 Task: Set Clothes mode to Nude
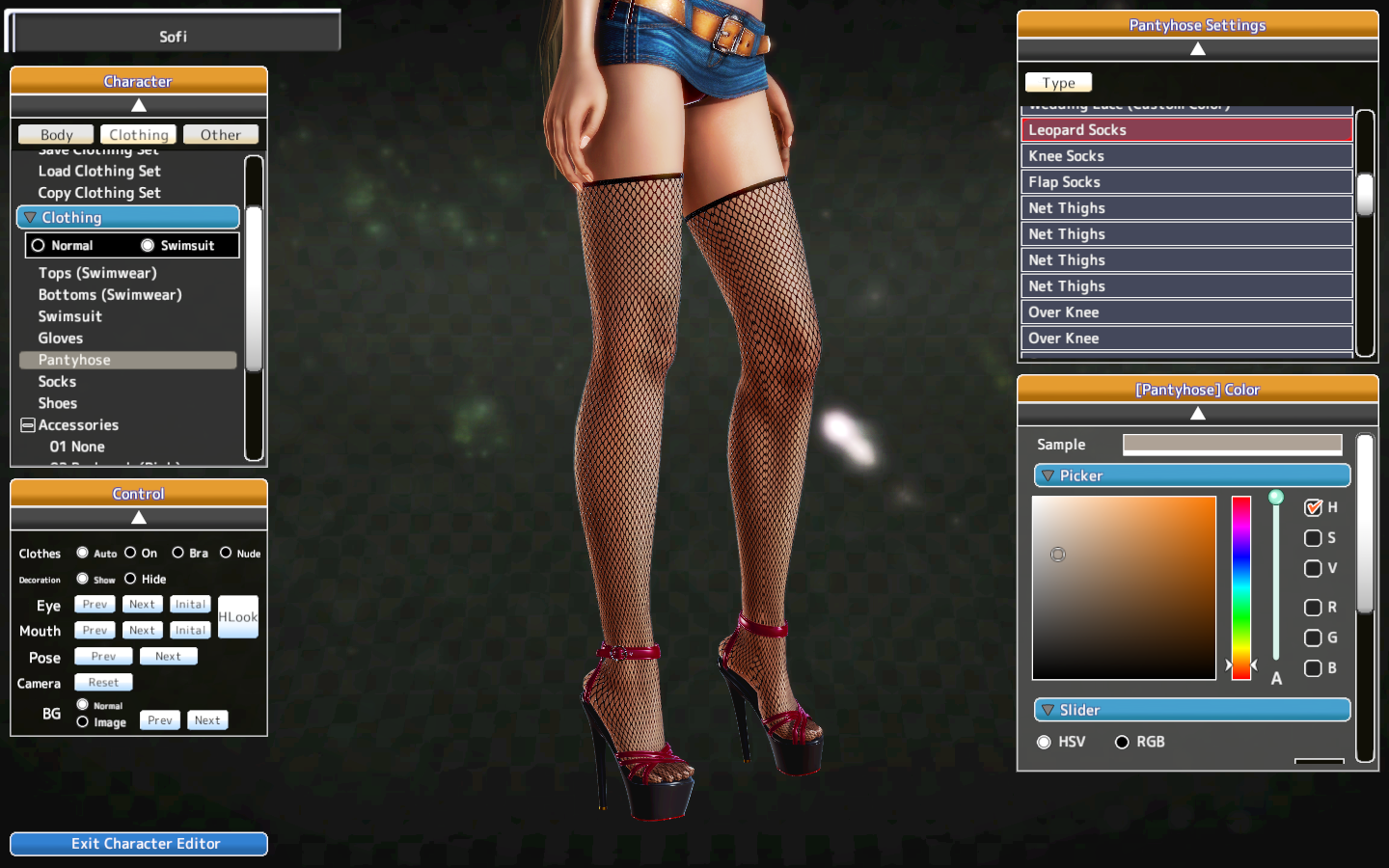click(x=226, y=553)
